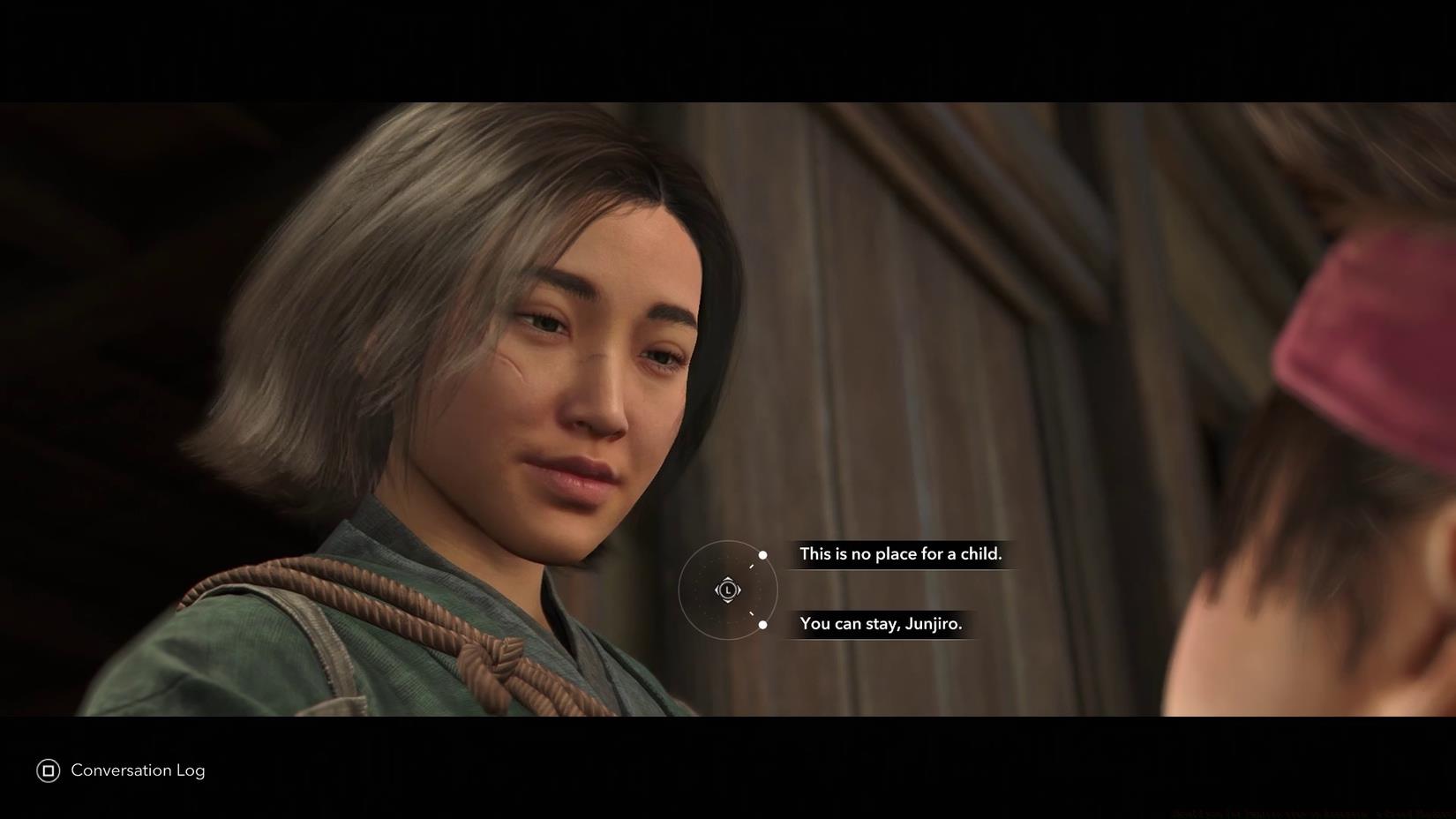Click the up arrow on the stick indicator
Image resolution: width=1456 pixels, height=819 pixels.
tap(728, 580)
